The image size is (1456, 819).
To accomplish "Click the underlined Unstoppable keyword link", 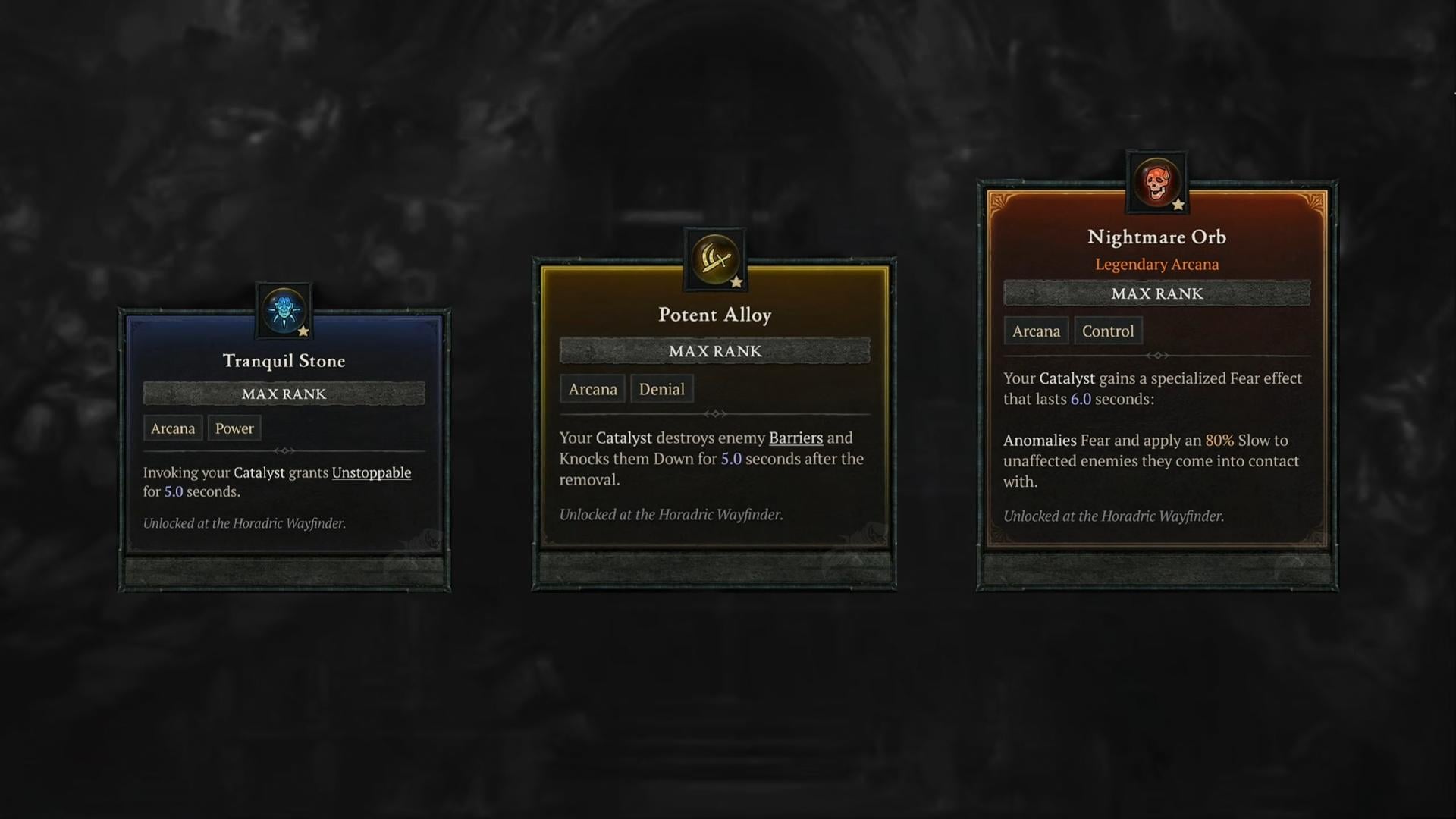I will point(372,472).
